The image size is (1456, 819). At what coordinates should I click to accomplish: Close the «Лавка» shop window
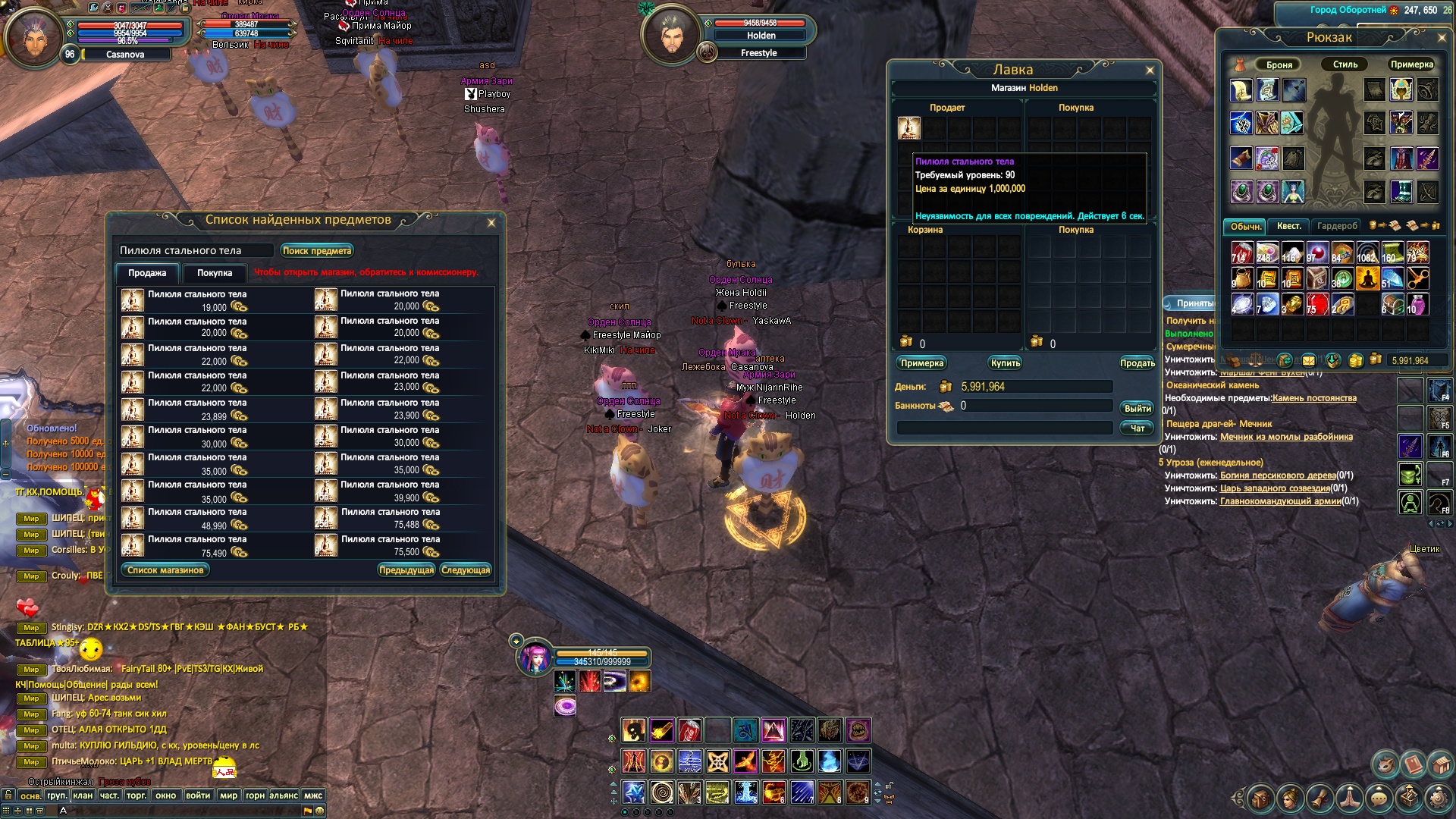pos(1150,71)
